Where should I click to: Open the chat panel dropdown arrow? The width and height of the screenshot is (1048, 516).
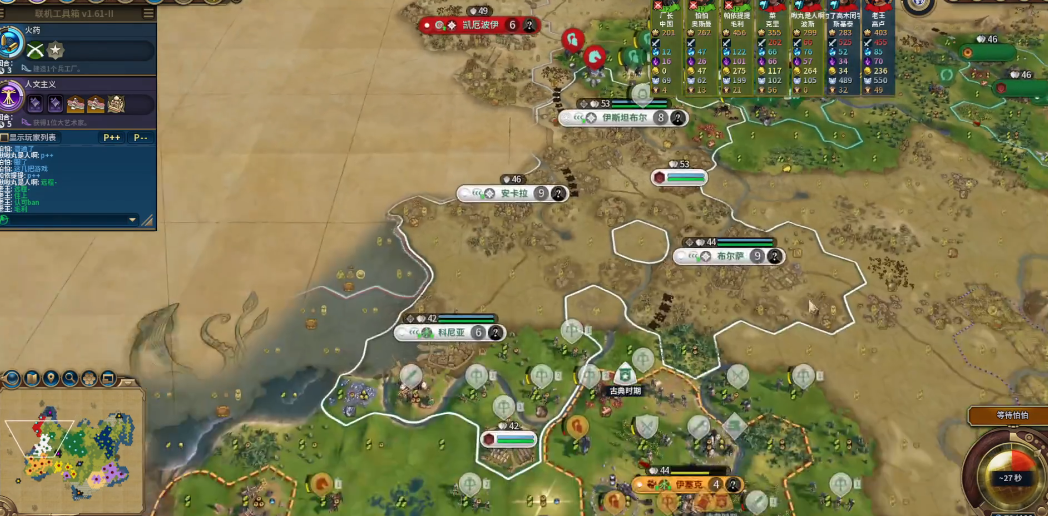pos(132,220)
